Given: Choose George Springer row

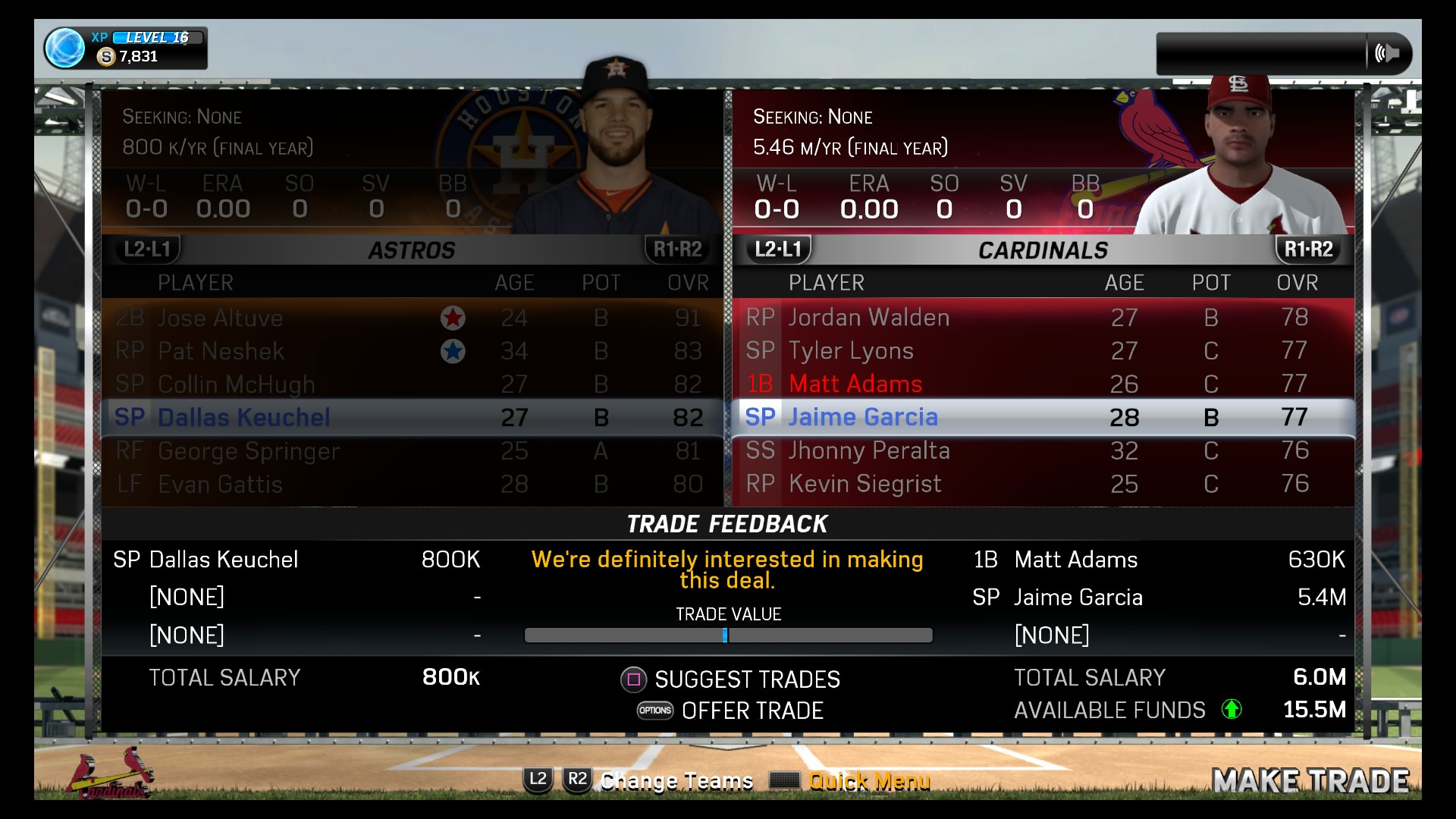Looking at the screenshot, I should [x=249, y=451].
